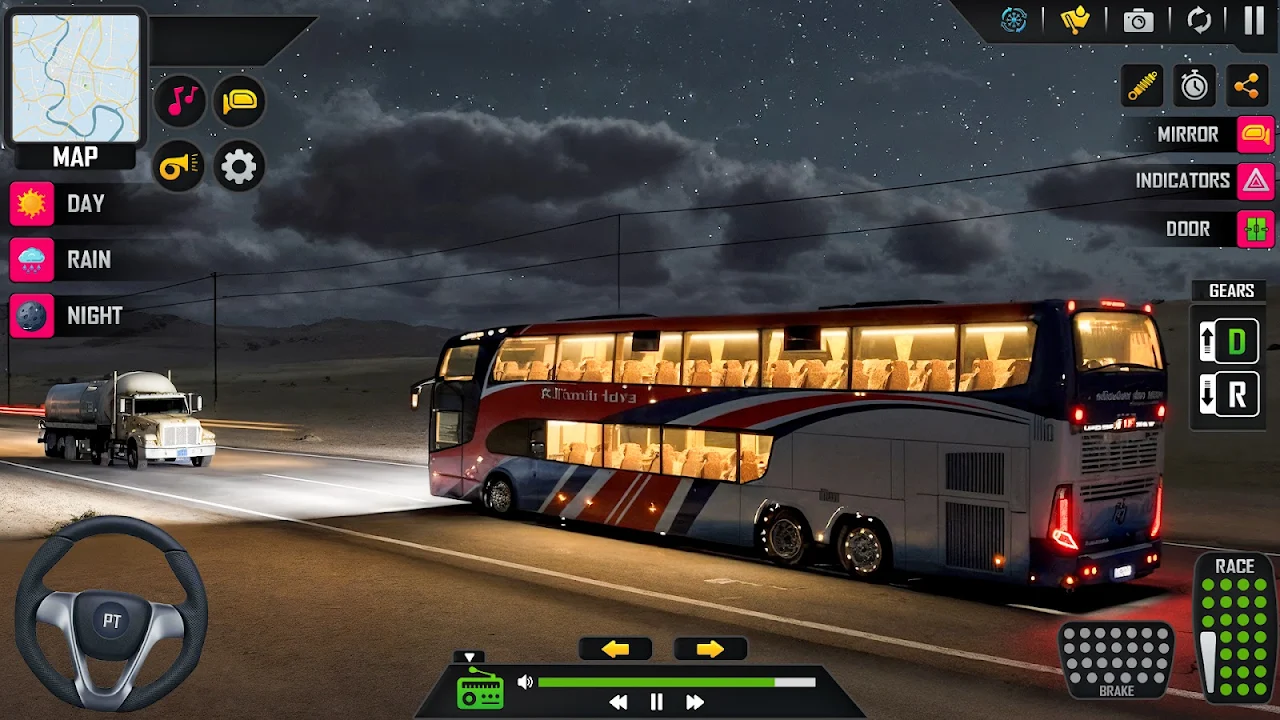
Task: Click the right yellow arrow indicator
Action: [710, 650]
